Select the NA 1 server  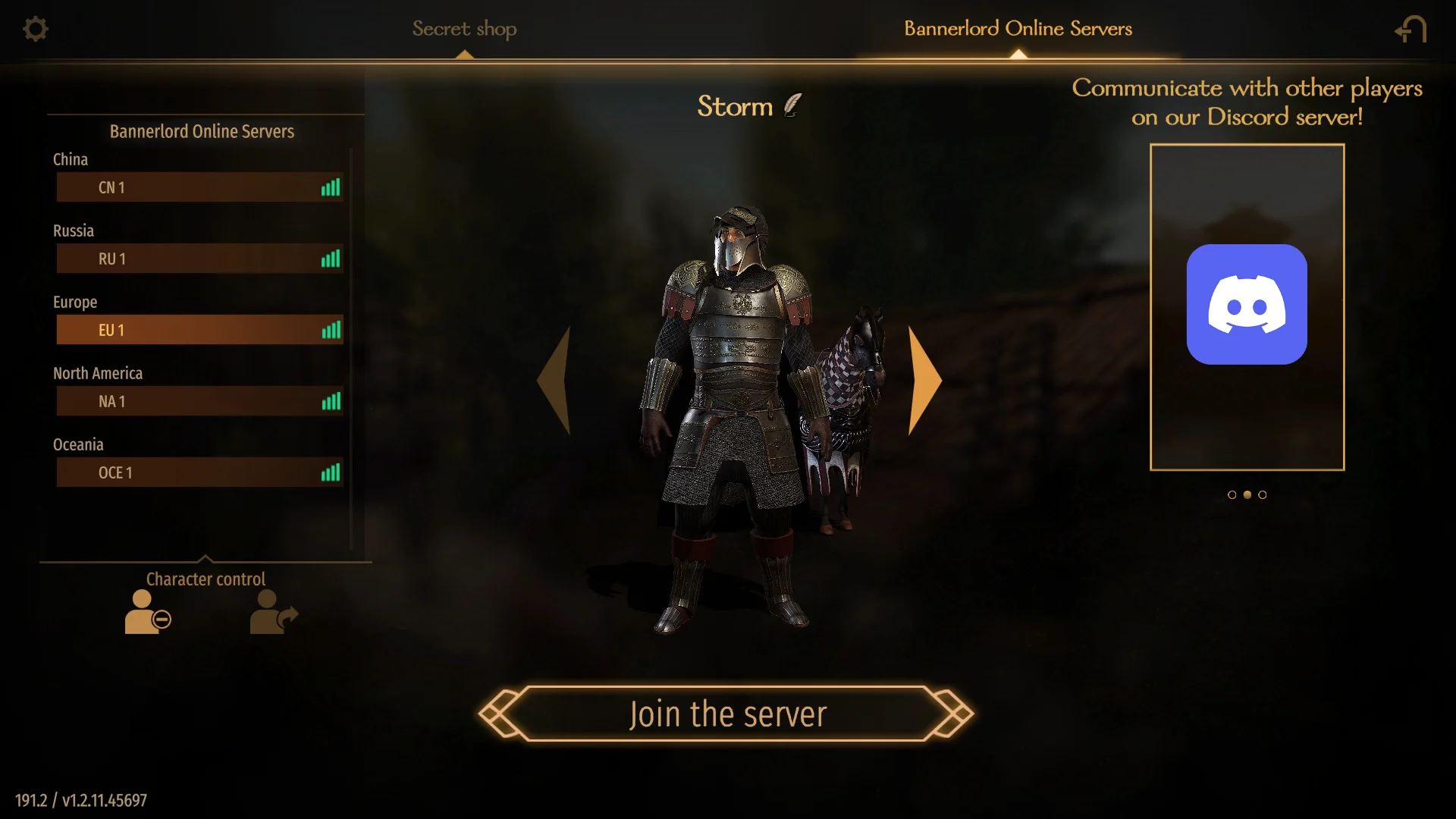pyautogui.click(x=199, y=401)
